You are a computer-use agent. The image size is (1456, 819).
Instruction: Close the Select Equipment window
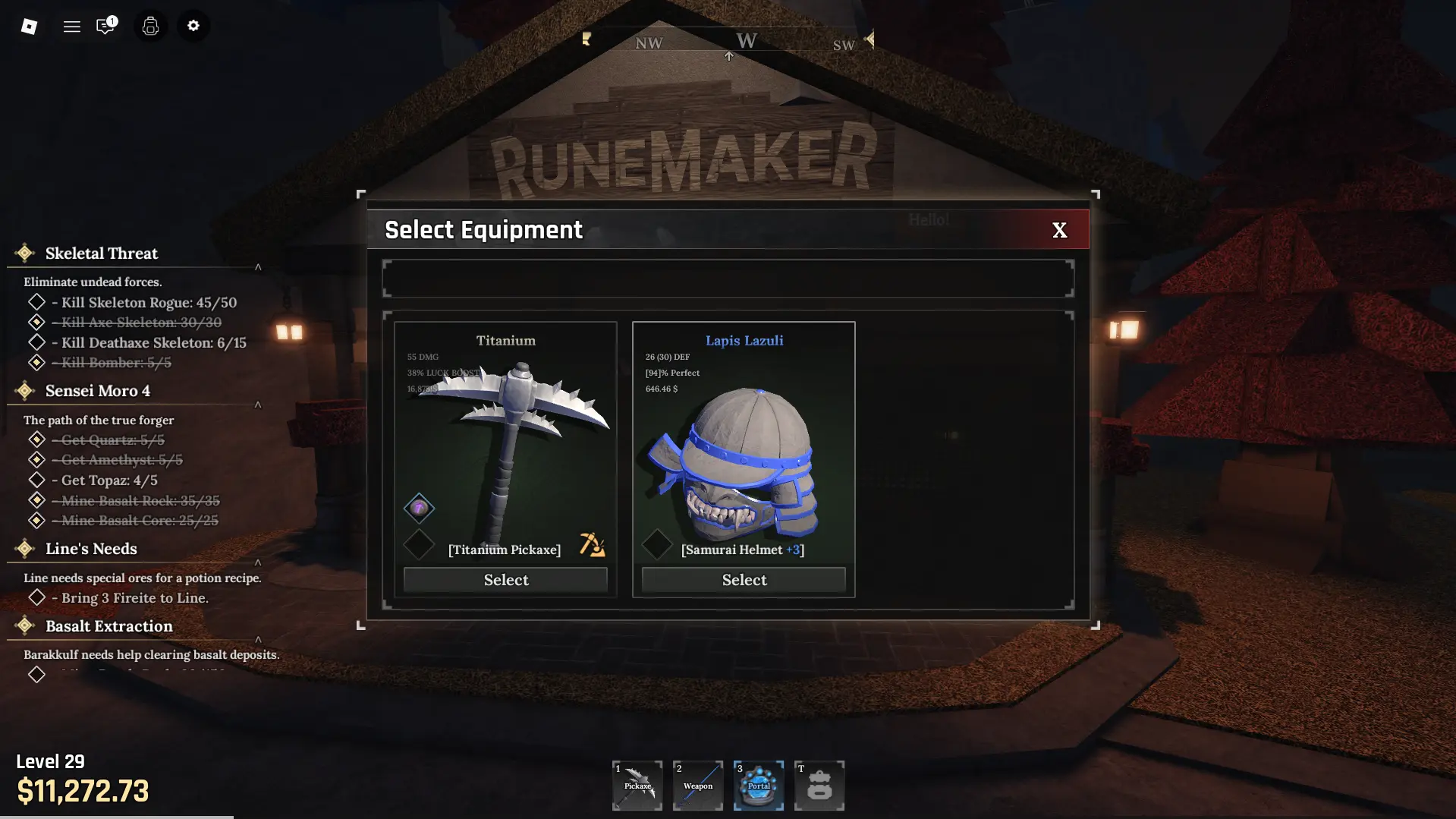[x=1059, y=230]
